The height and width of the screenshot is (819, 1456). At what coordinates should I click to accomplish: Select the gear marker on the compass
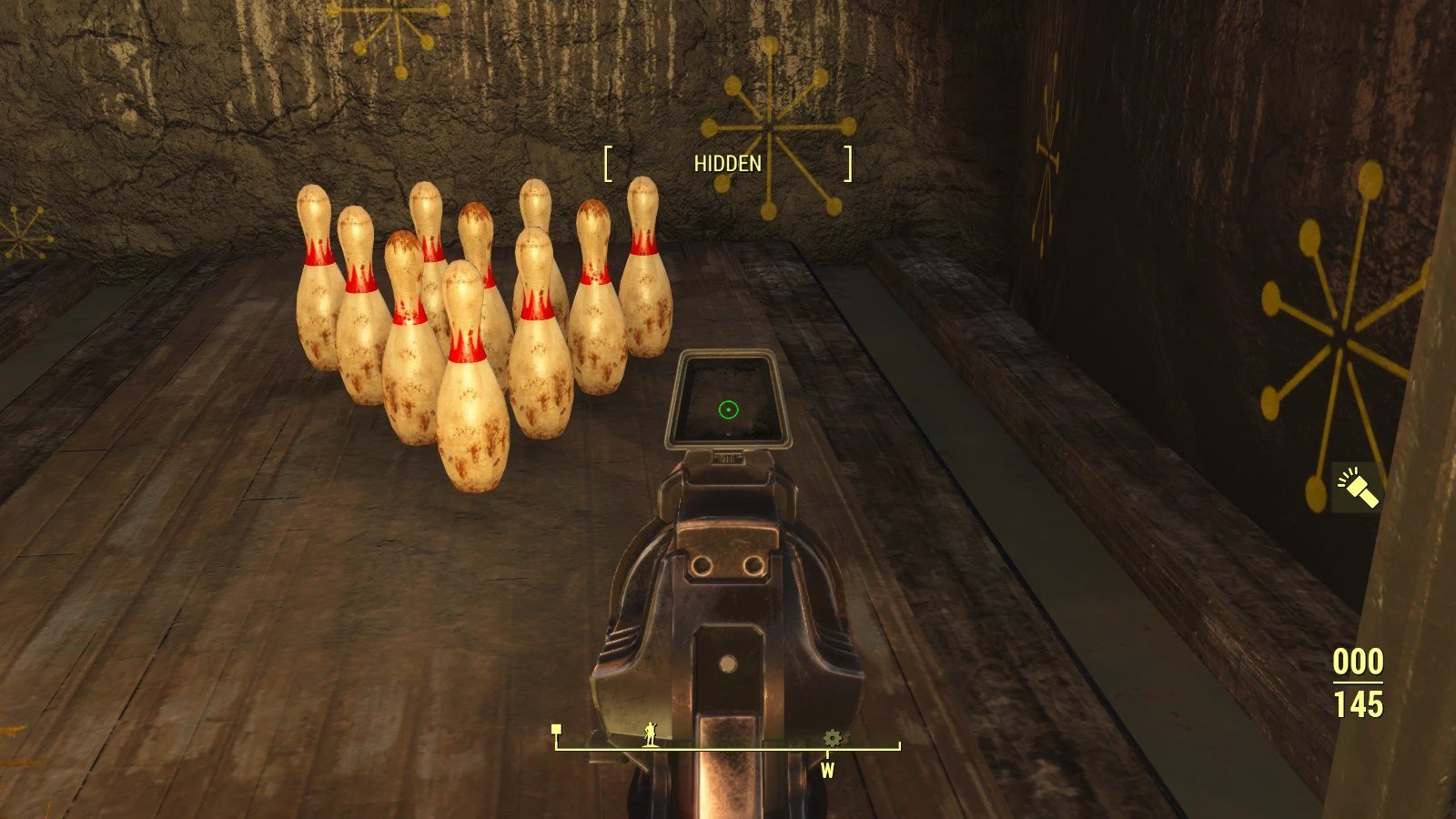[x=832, y=738]
